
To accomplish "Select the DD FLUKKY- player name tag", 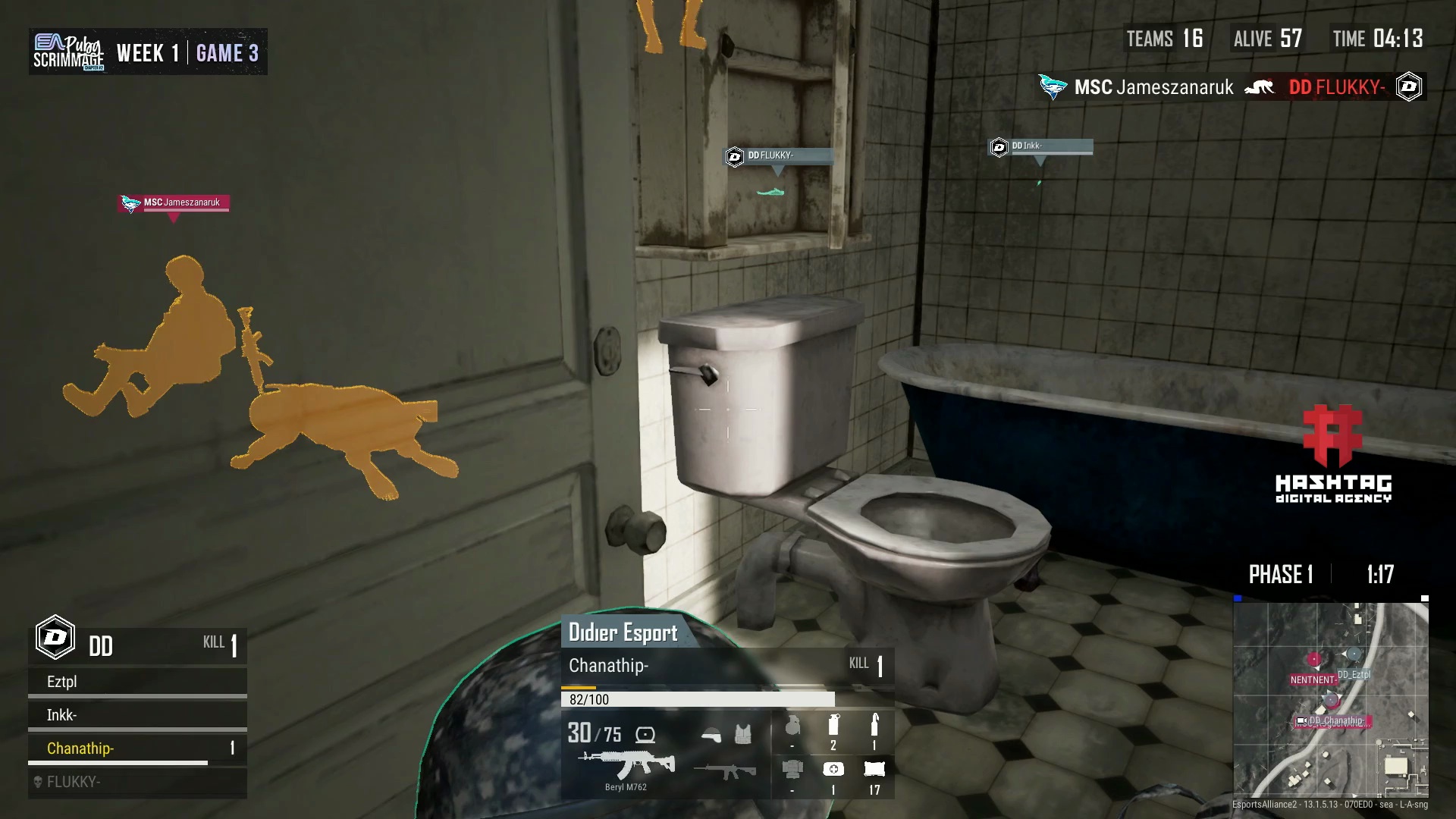I will point(779,156).
